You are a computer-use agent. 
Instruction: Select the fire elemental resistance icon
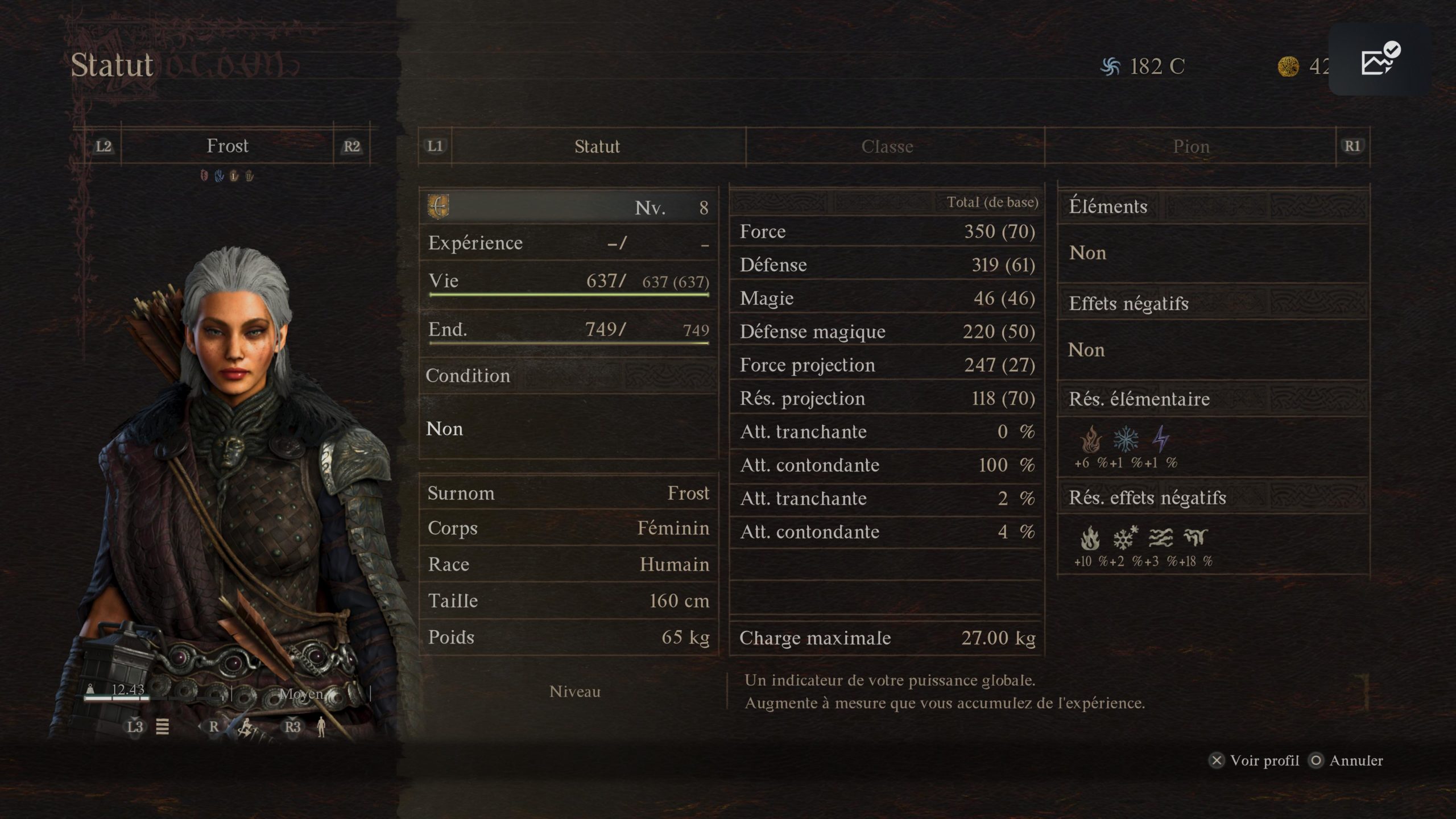[1090, 440]
